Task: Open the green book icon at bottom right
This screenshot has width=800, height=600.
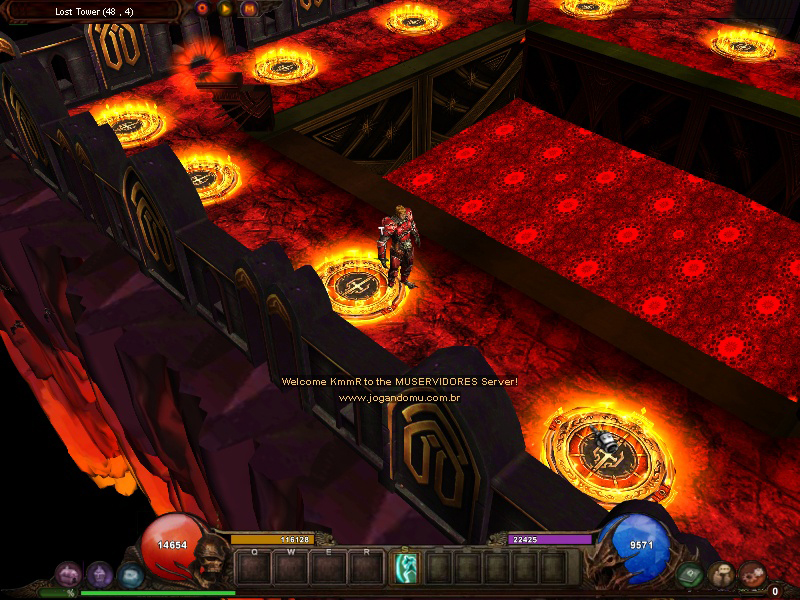Action: [x=689, y=575]
